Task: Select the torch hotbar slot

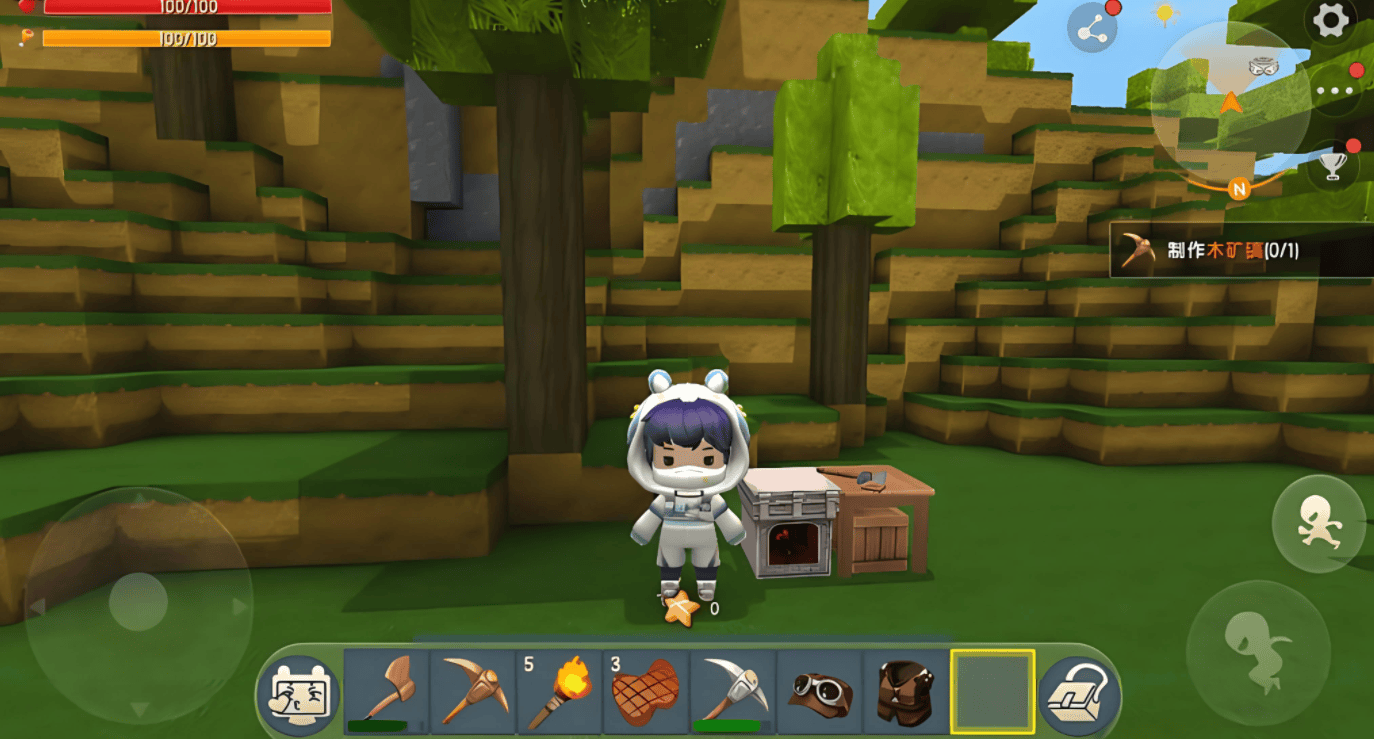Action: tap(559, 690)
